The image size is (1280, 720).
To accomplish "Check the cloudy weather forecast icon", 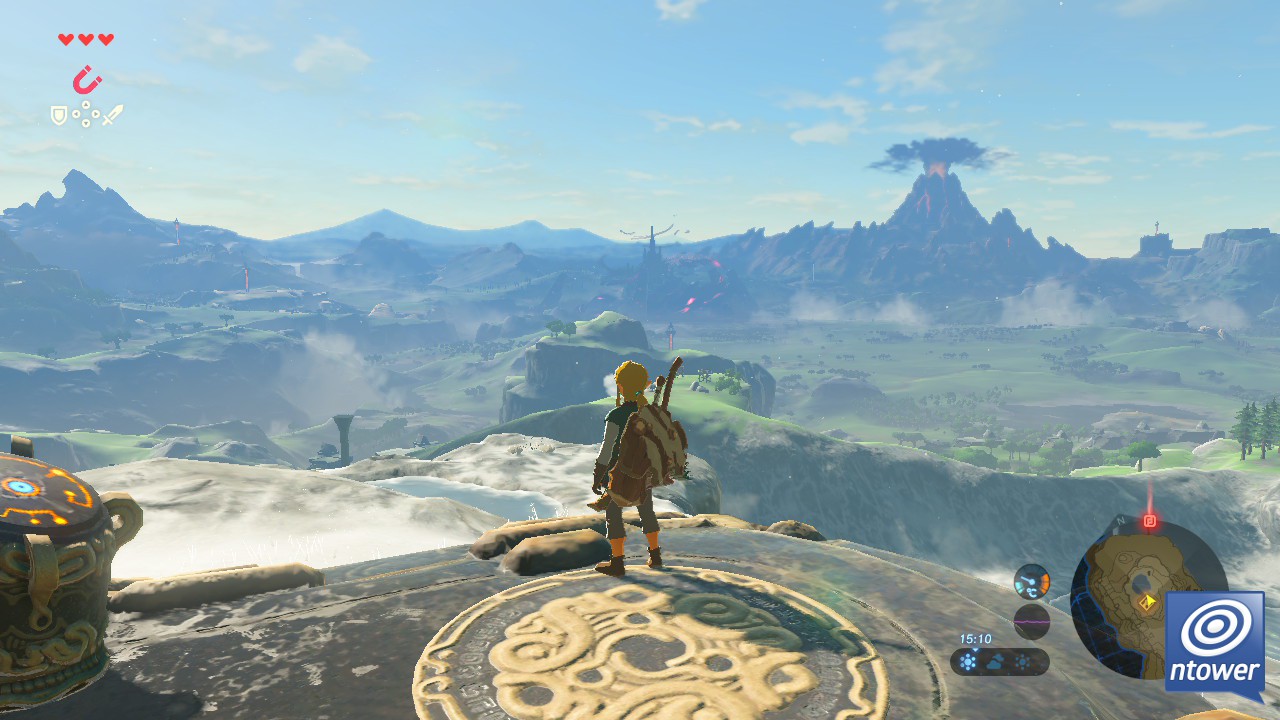I will pos(995,662).
